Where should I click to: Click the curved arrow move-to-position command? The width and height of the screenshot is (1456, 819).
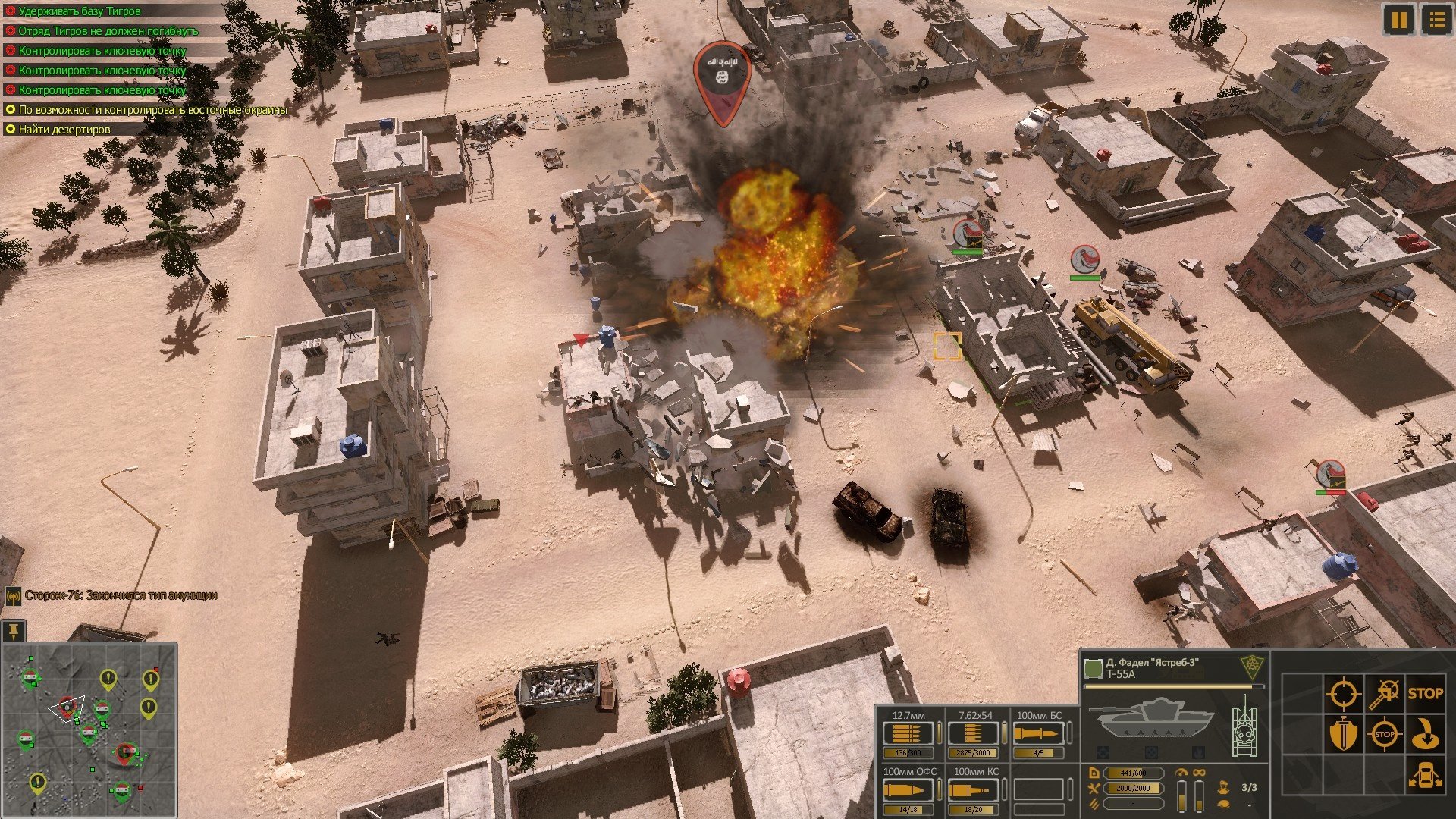(1425, 734)
